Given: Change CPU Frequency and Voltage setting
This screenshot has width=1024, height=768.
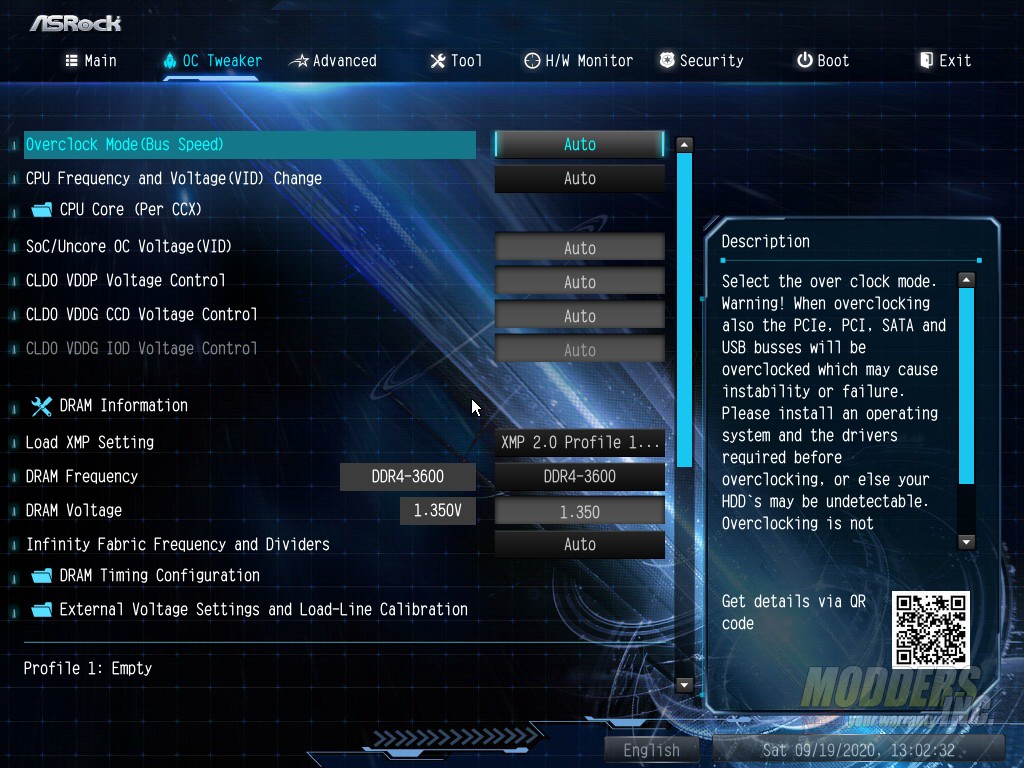Looking at the screenshot, I should pos(579,179).
